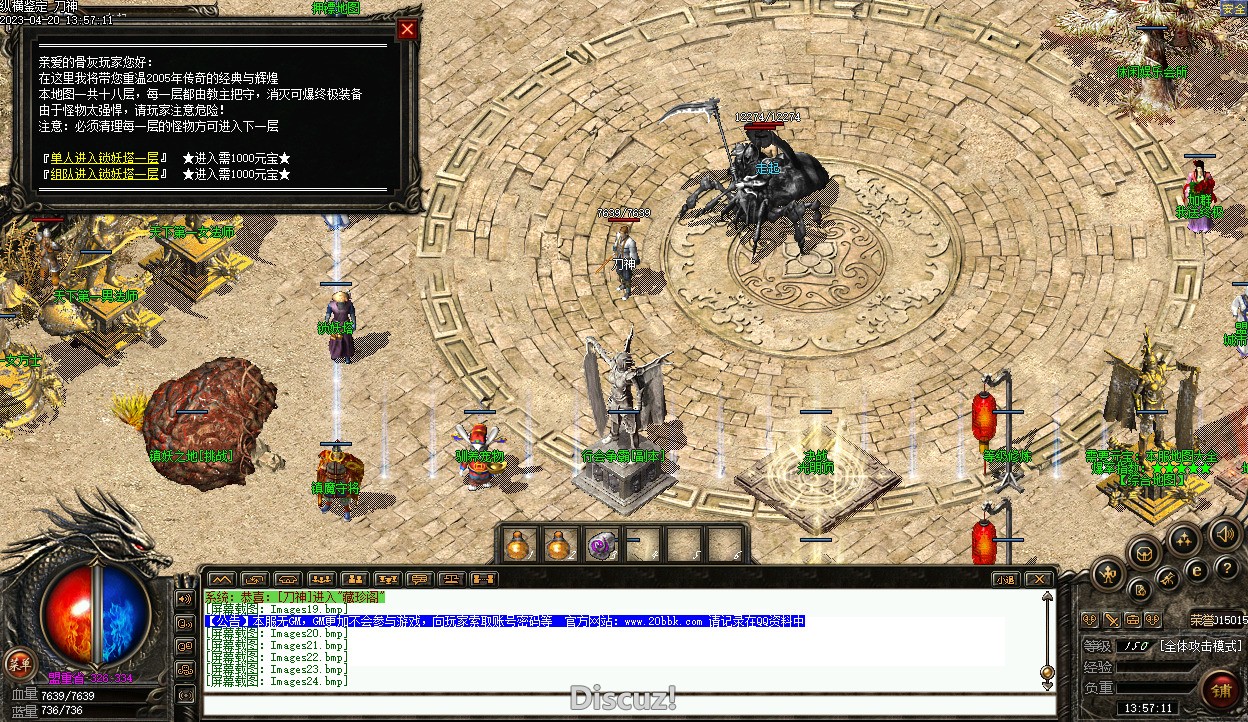Screen dimensions: 1248x722
Task: Use the potion in hotbar slot 2
Action: pos(559,545)
